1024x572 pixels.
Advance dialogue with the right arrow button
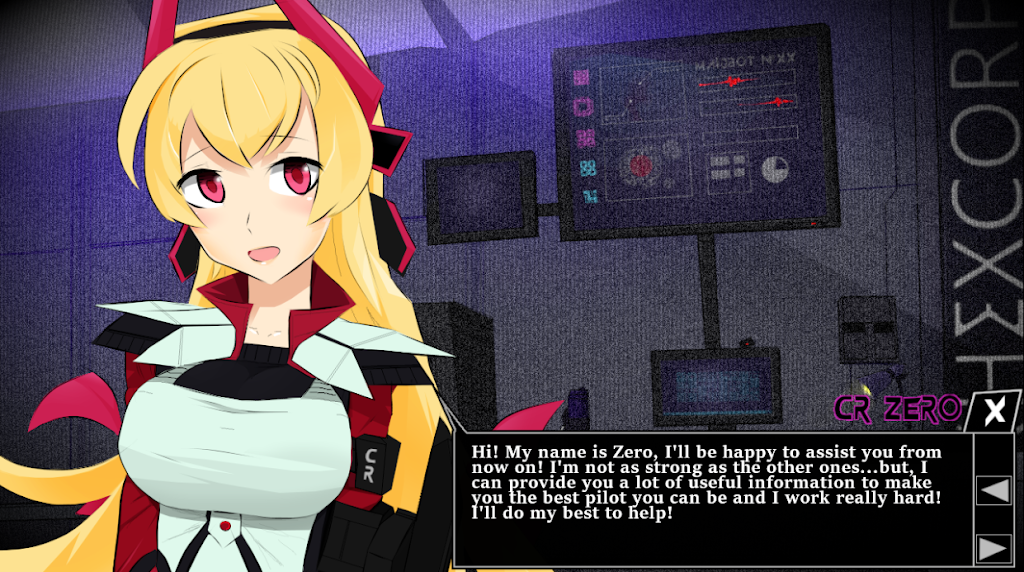(x=992, y=548)
